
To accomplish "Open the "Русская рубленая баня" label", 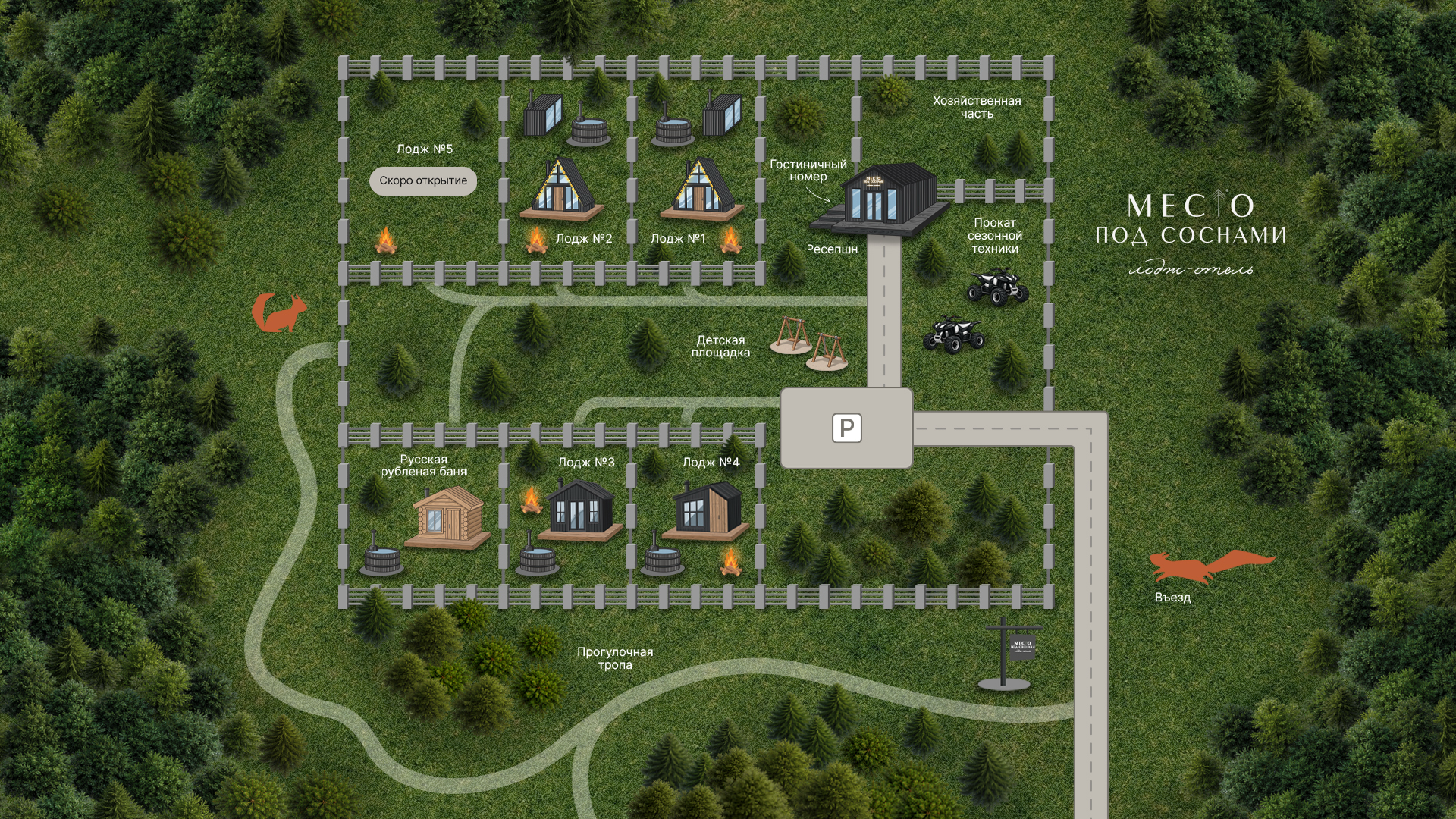I will click(424, 466).
